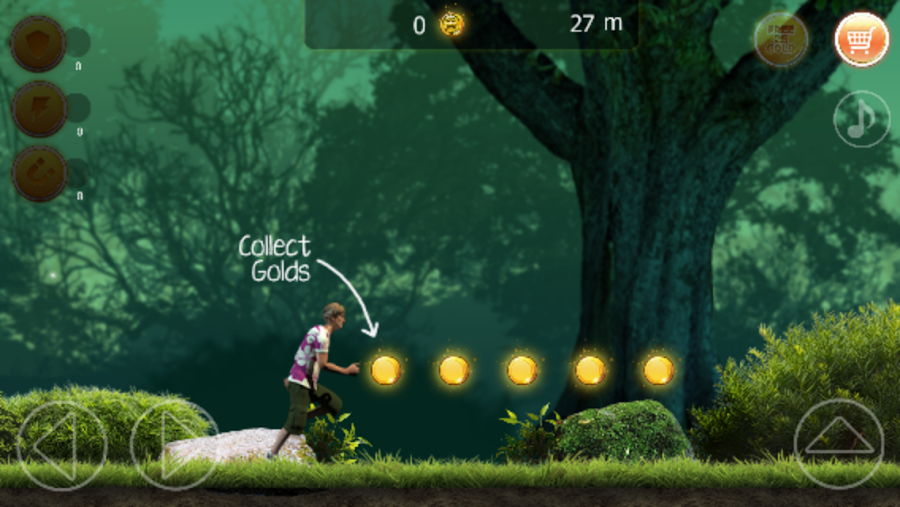Use the lightning bolt power-up
Screen dimensions: 900x507
pos(39,108)
